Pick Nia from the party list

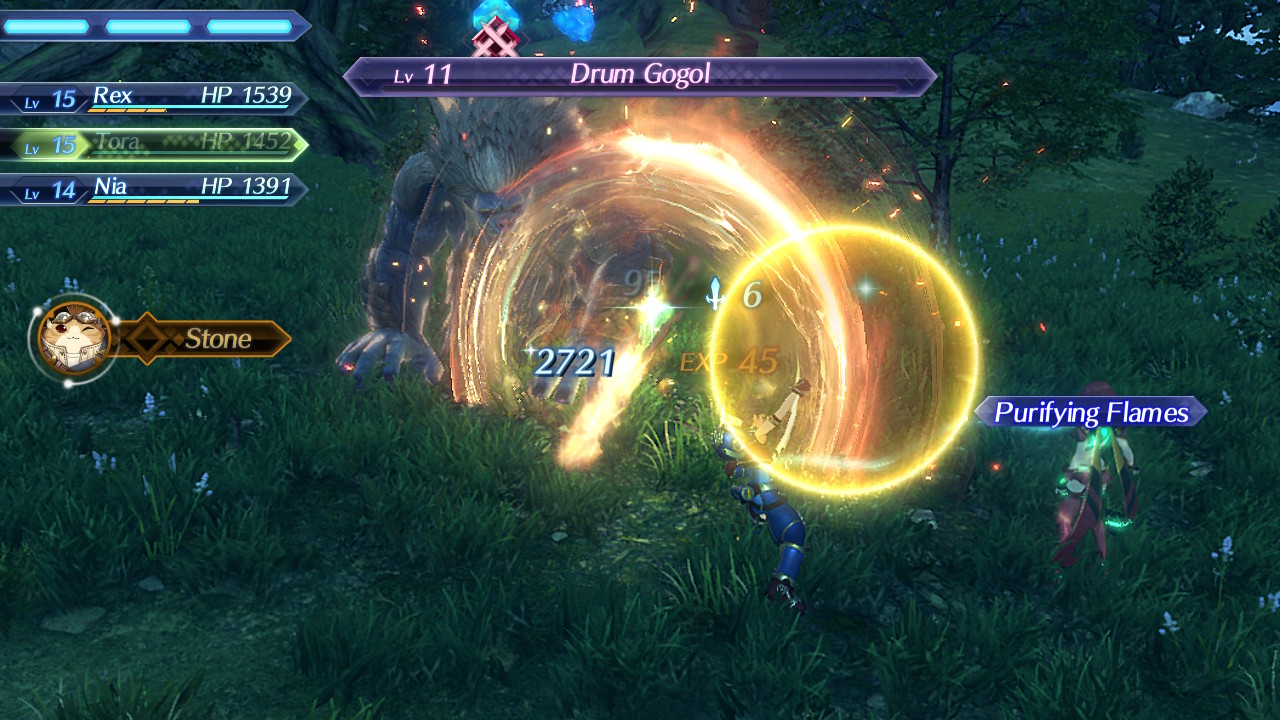(155, 188)
